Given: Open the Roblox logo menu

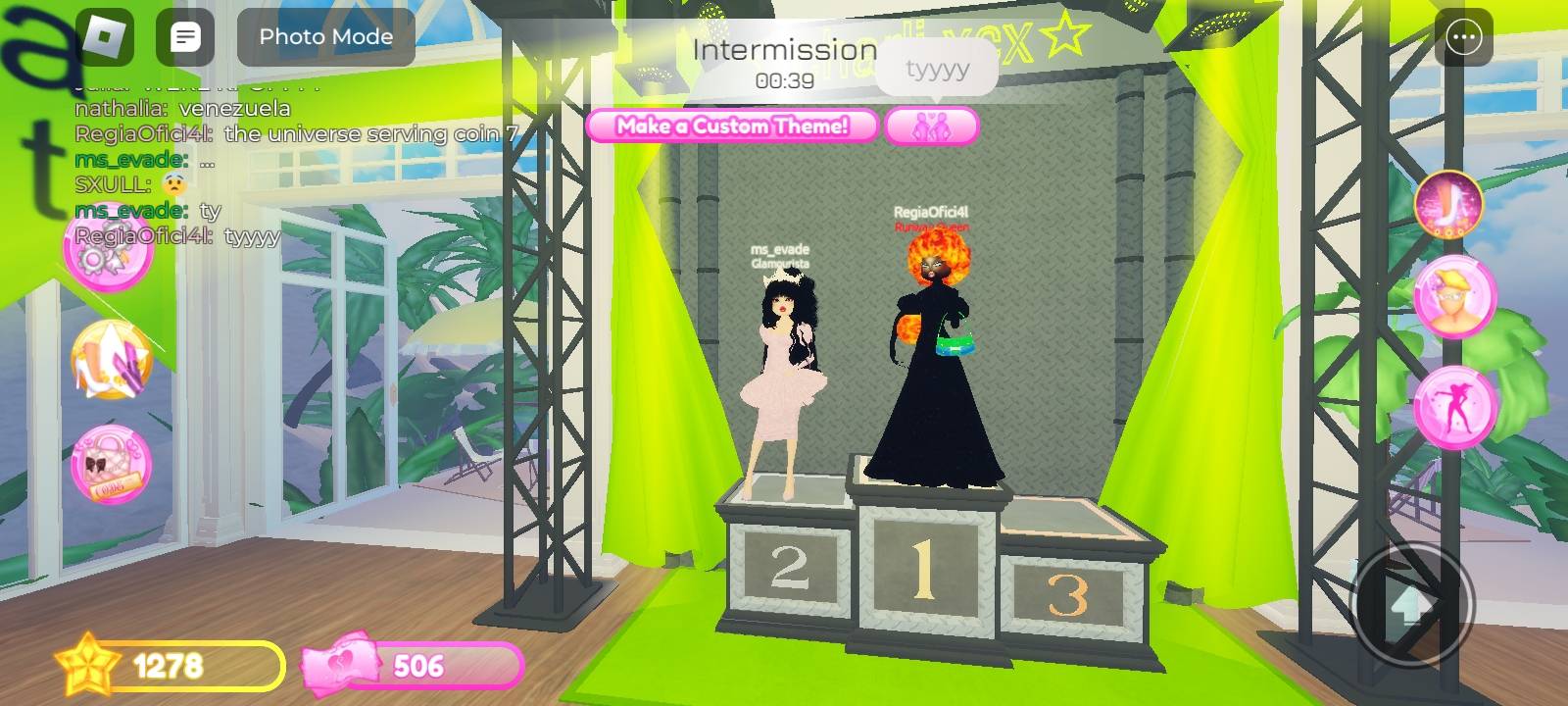Looking at the screenshot, I should (x=104, y=37).
